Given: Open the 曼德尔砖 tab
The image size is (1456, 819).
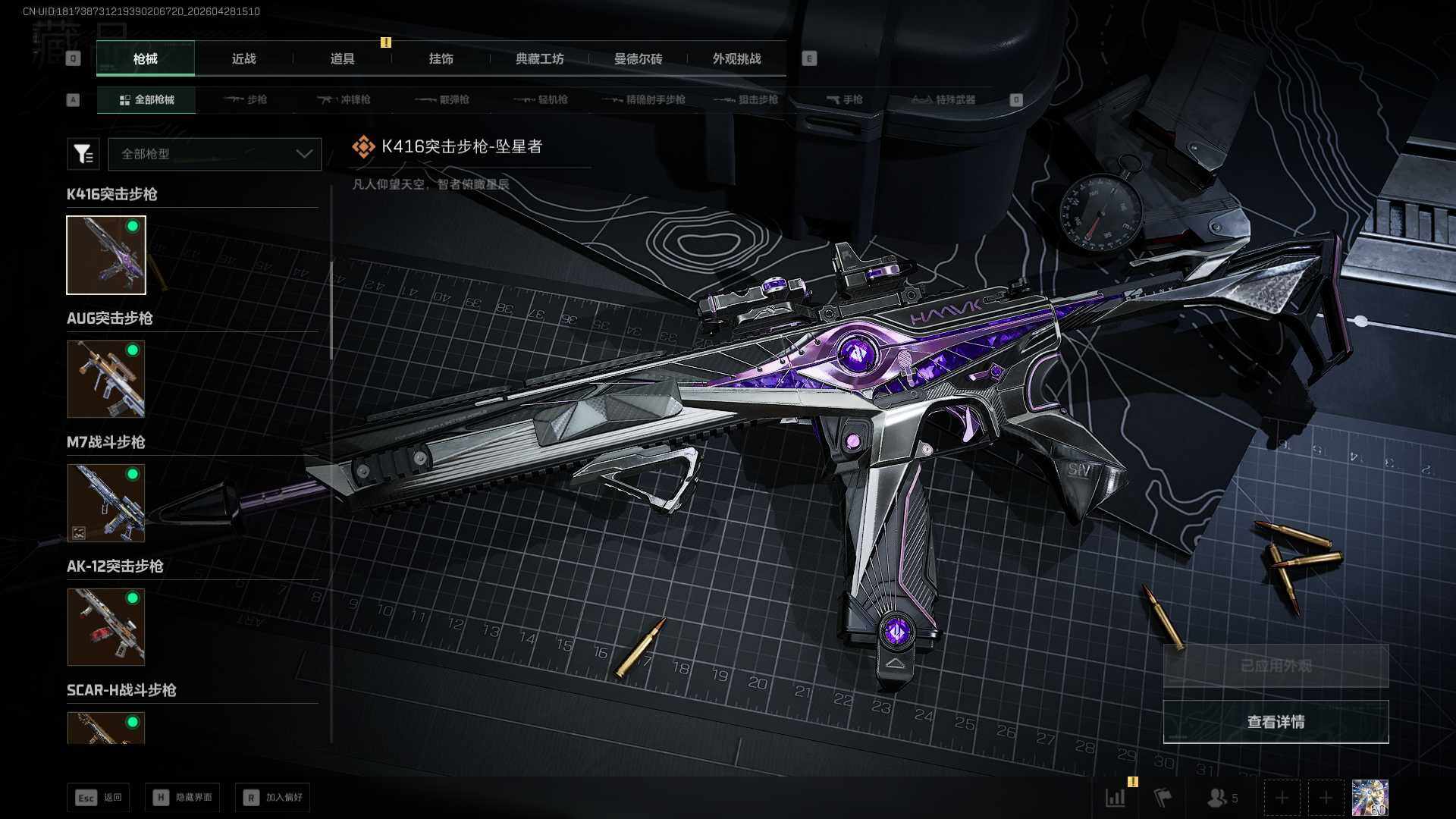Looking at the screenshot, I should tap(638, 59).
